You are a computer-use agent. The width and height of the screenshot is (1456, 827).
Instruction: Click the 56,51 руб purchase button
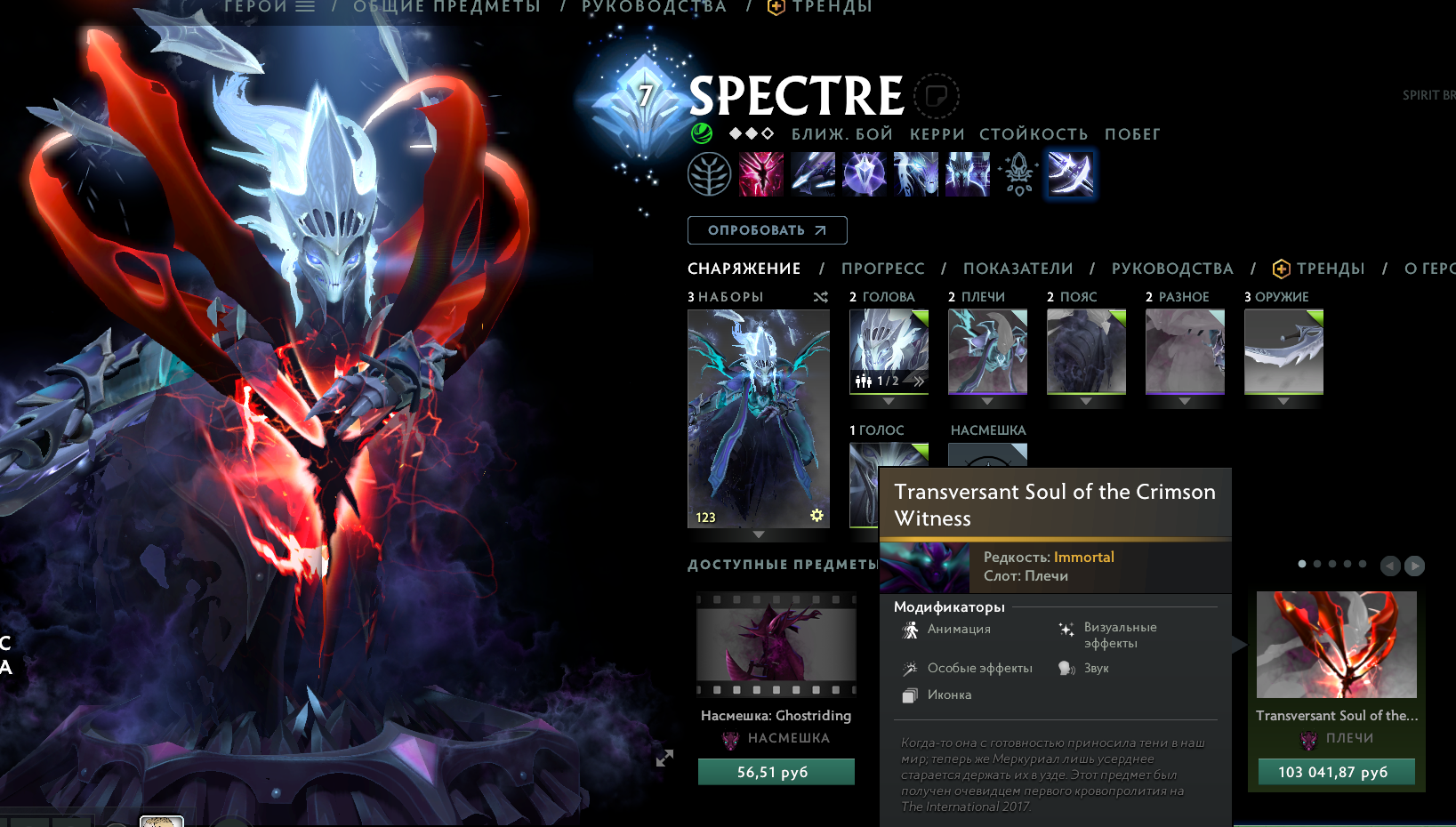[775, 771]
